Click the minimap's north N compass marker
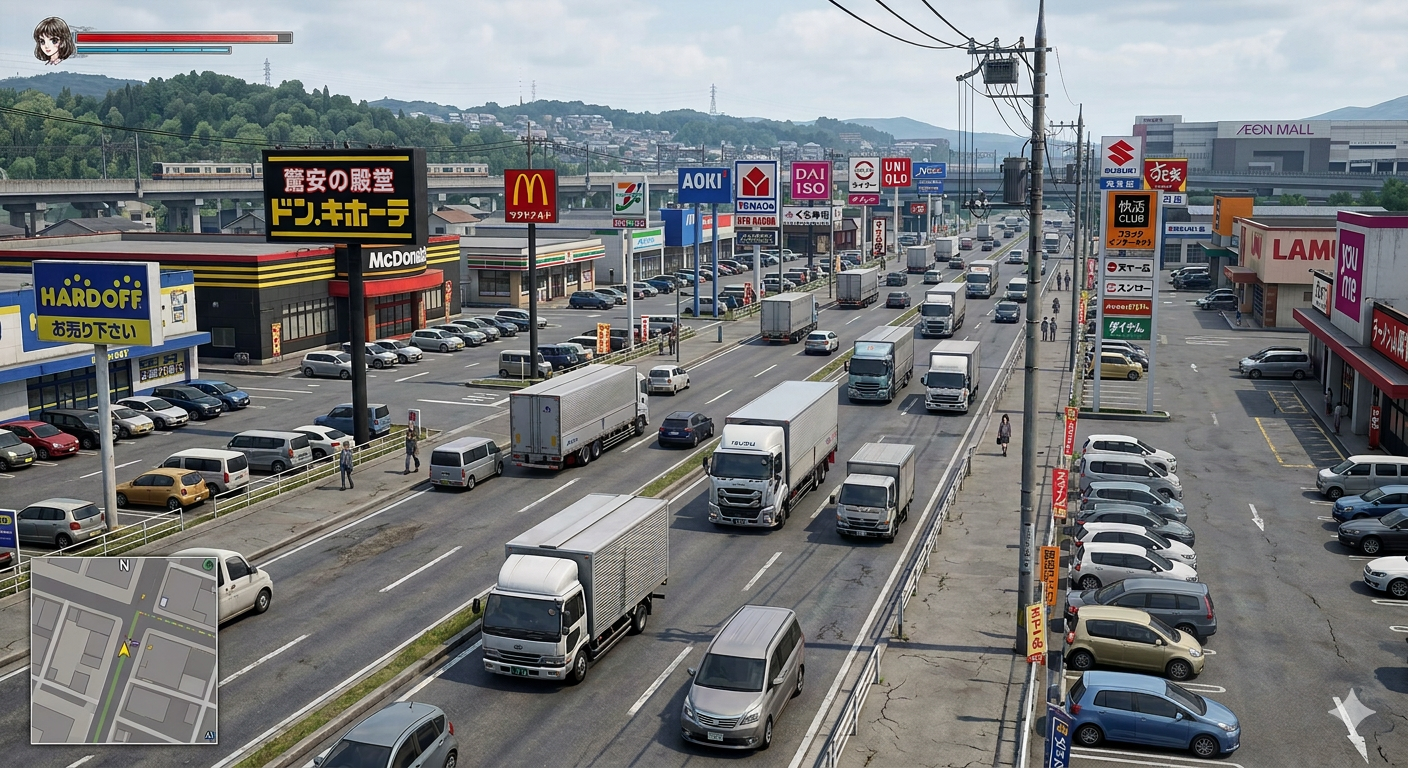Screen dimensions: 1408x768 point(124,565)
